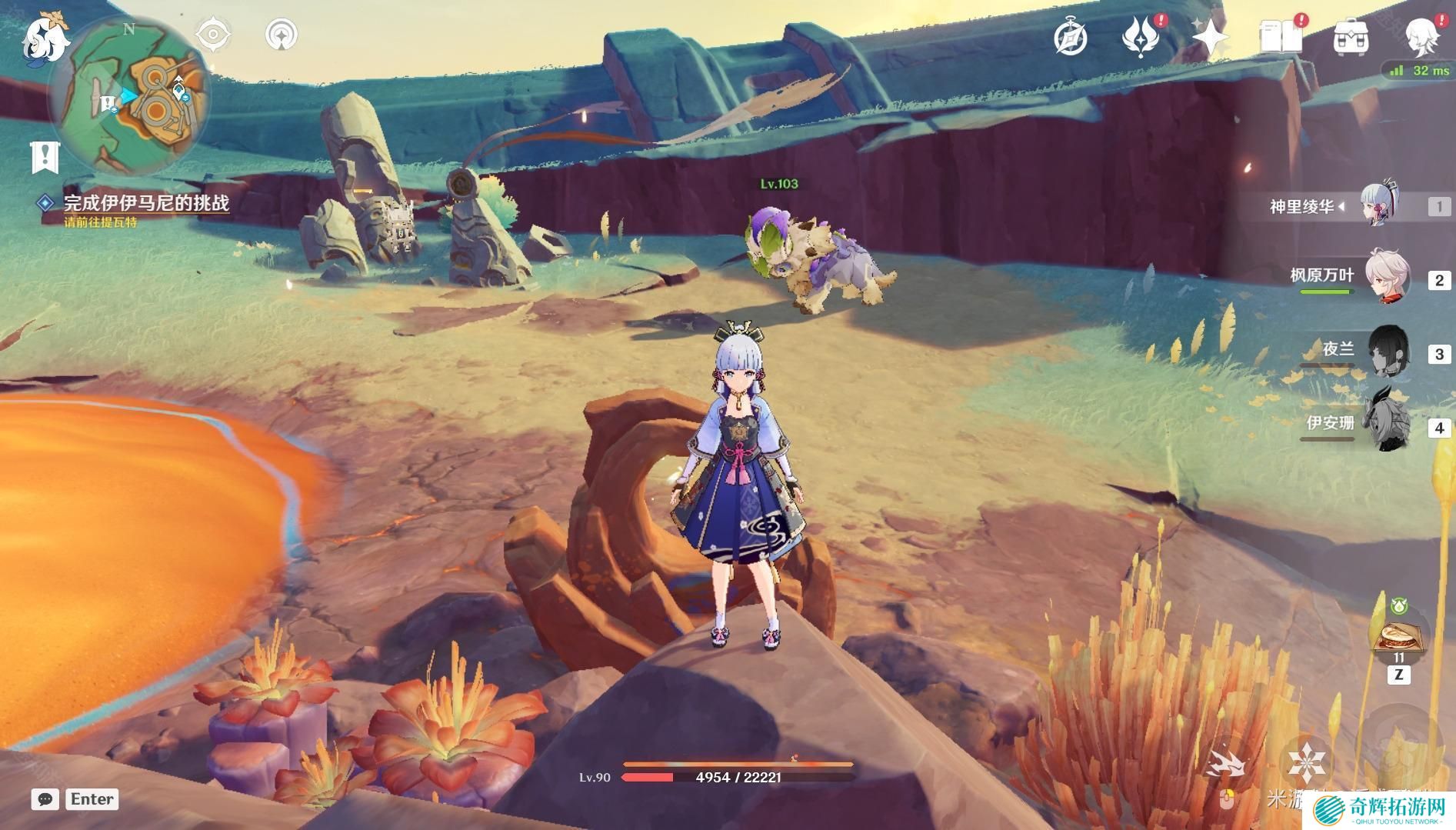Viewport: 1456px width, 830px height.
Task: Select the Iymani challenge quest tracker
Action: point(145,203)
